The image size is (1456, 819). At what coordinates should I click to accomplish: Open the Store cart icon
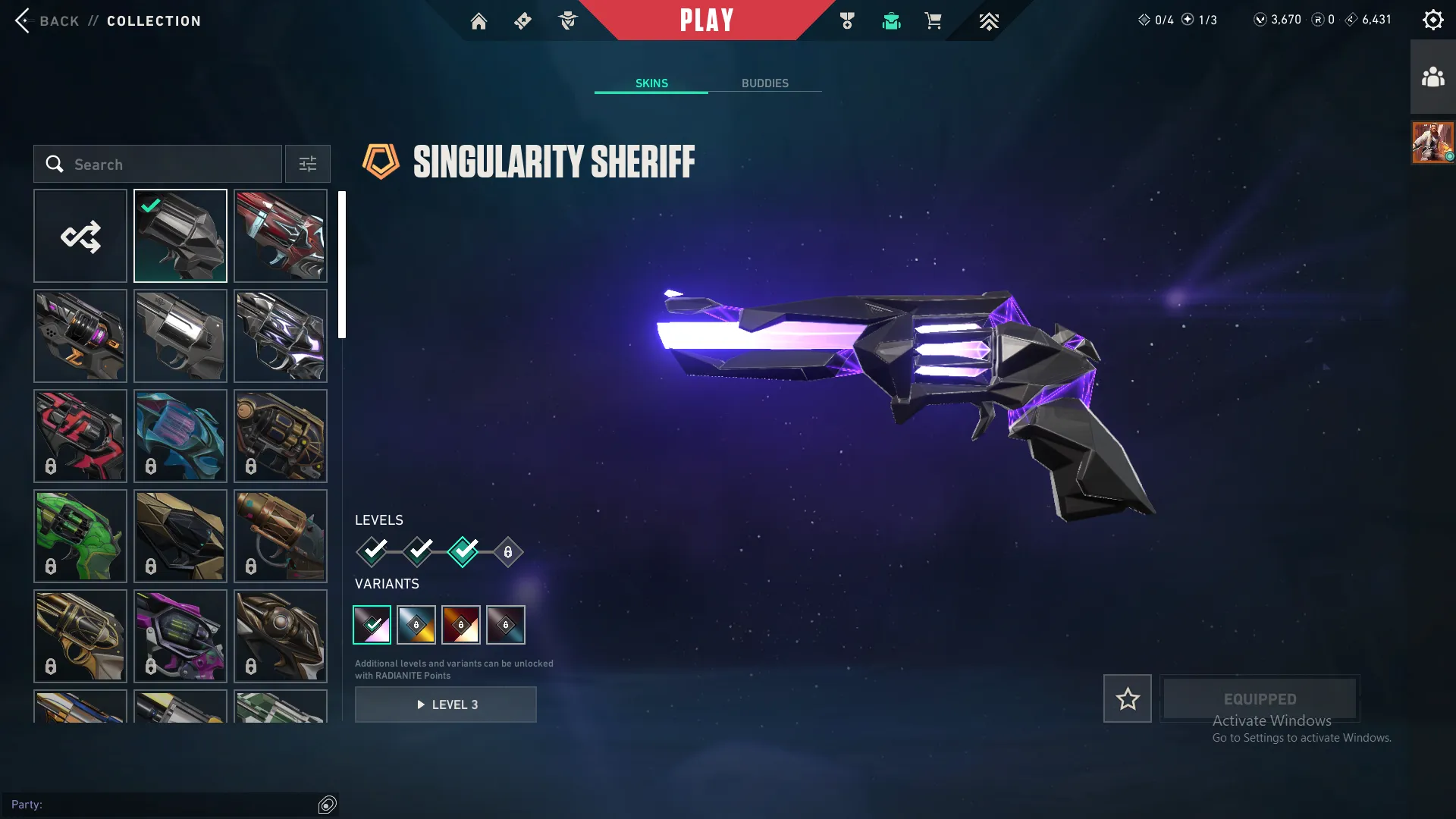[934, 20]
